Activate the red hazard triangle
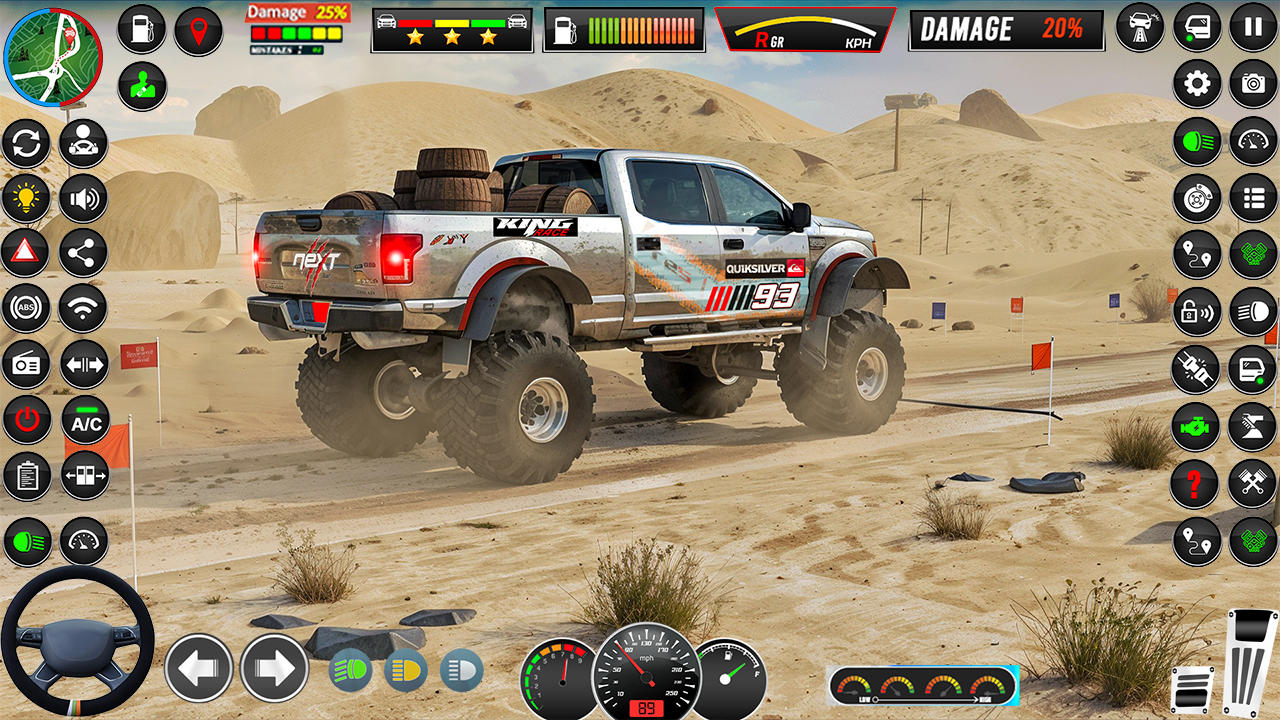Screen dimensions: 1280x720 coord(26,254)
